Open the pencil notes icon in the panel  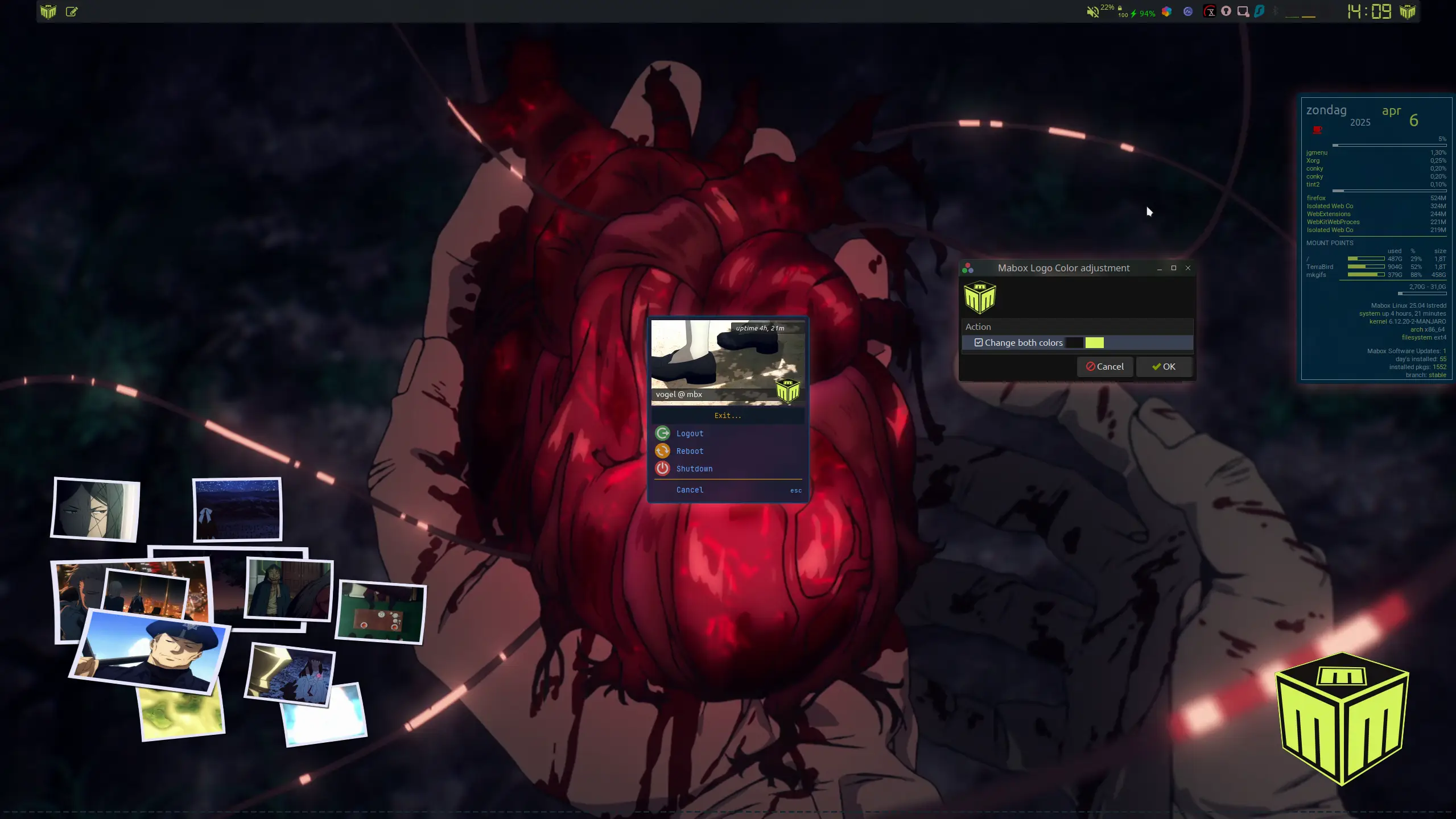point(72,11)
